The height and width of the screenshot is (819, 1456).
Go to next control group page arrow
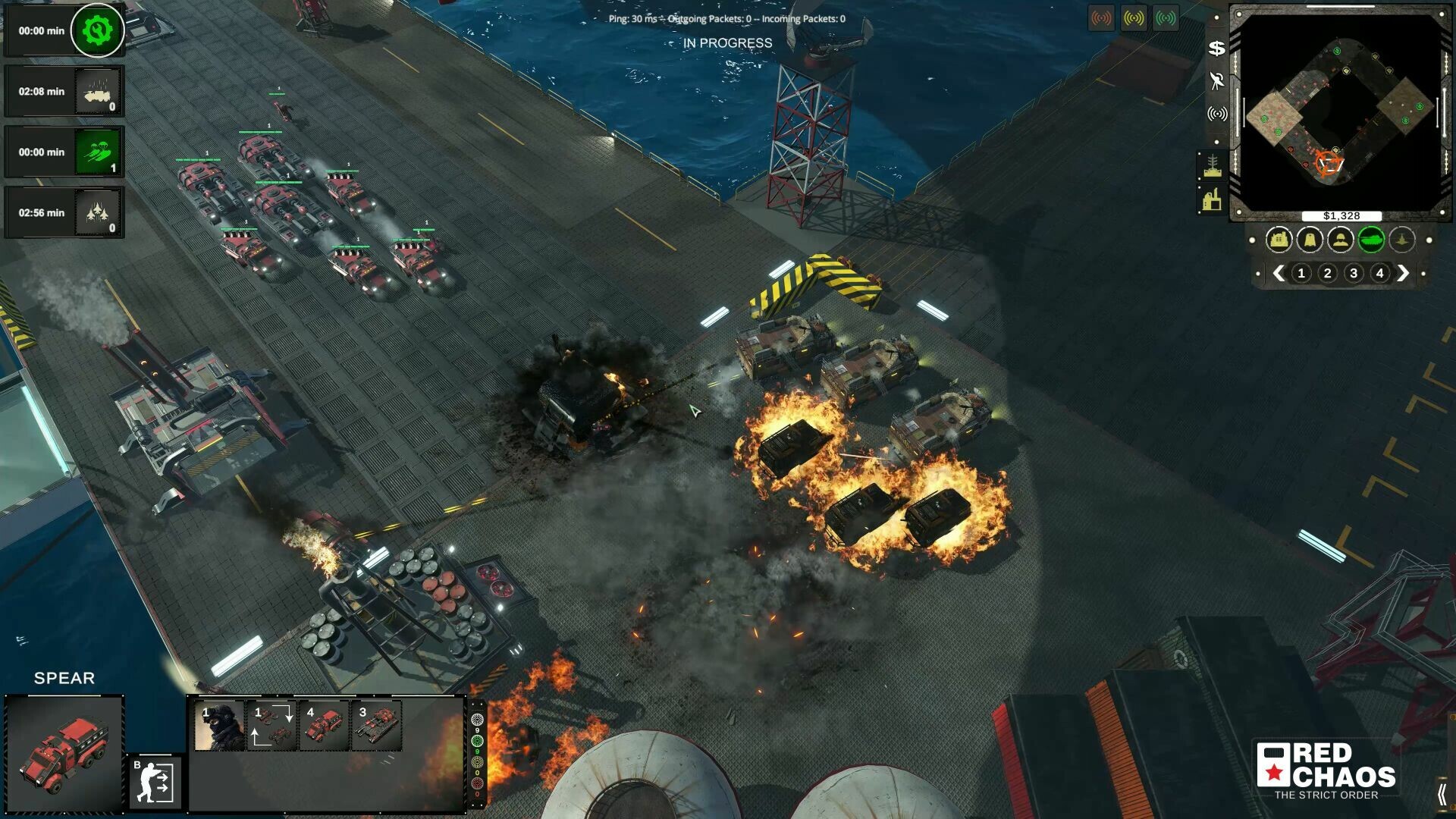click(x=1403, y=273)
